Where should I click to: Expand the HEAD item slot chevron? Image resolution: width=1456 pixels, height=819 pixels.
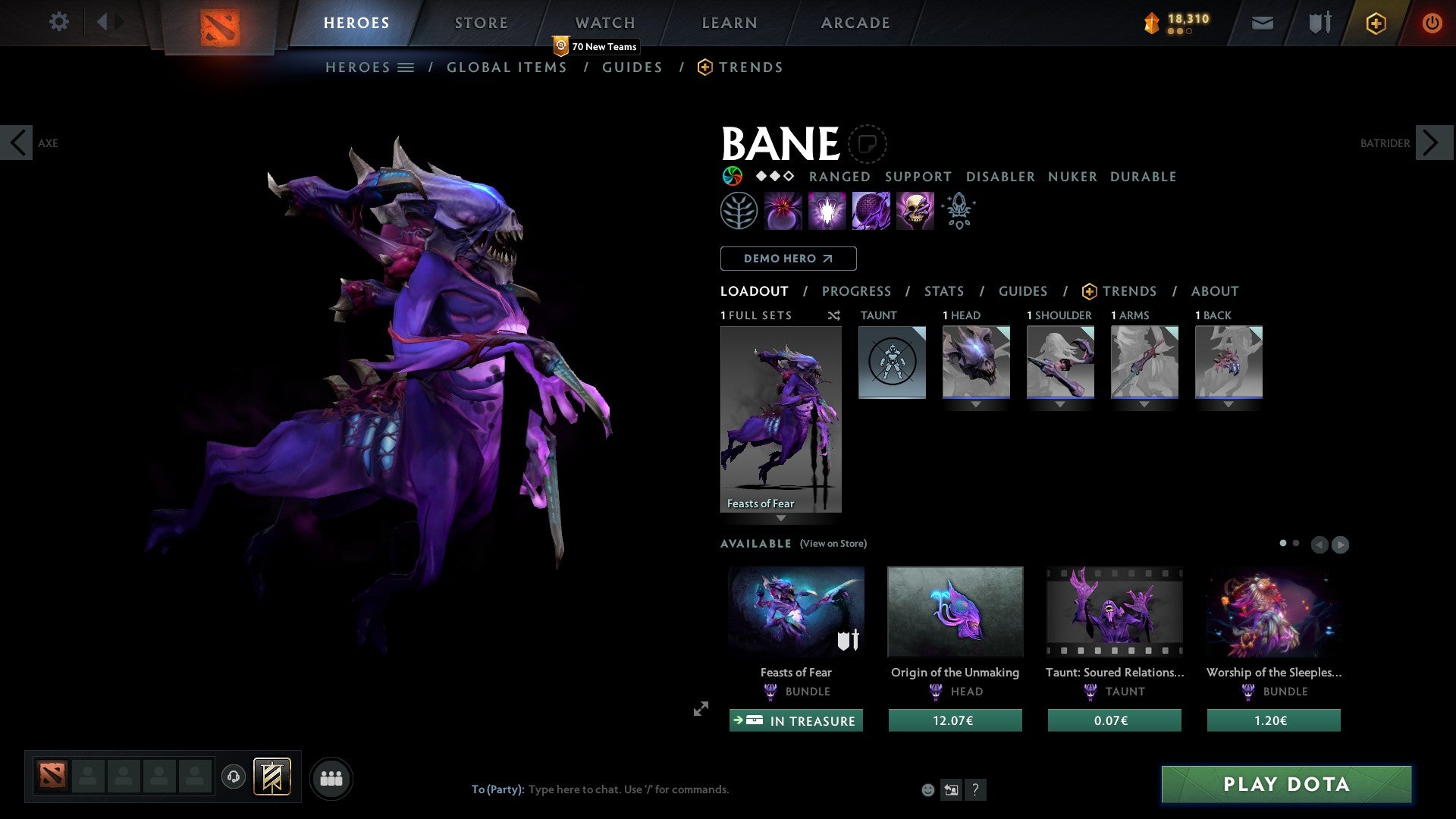pos(976,405)
